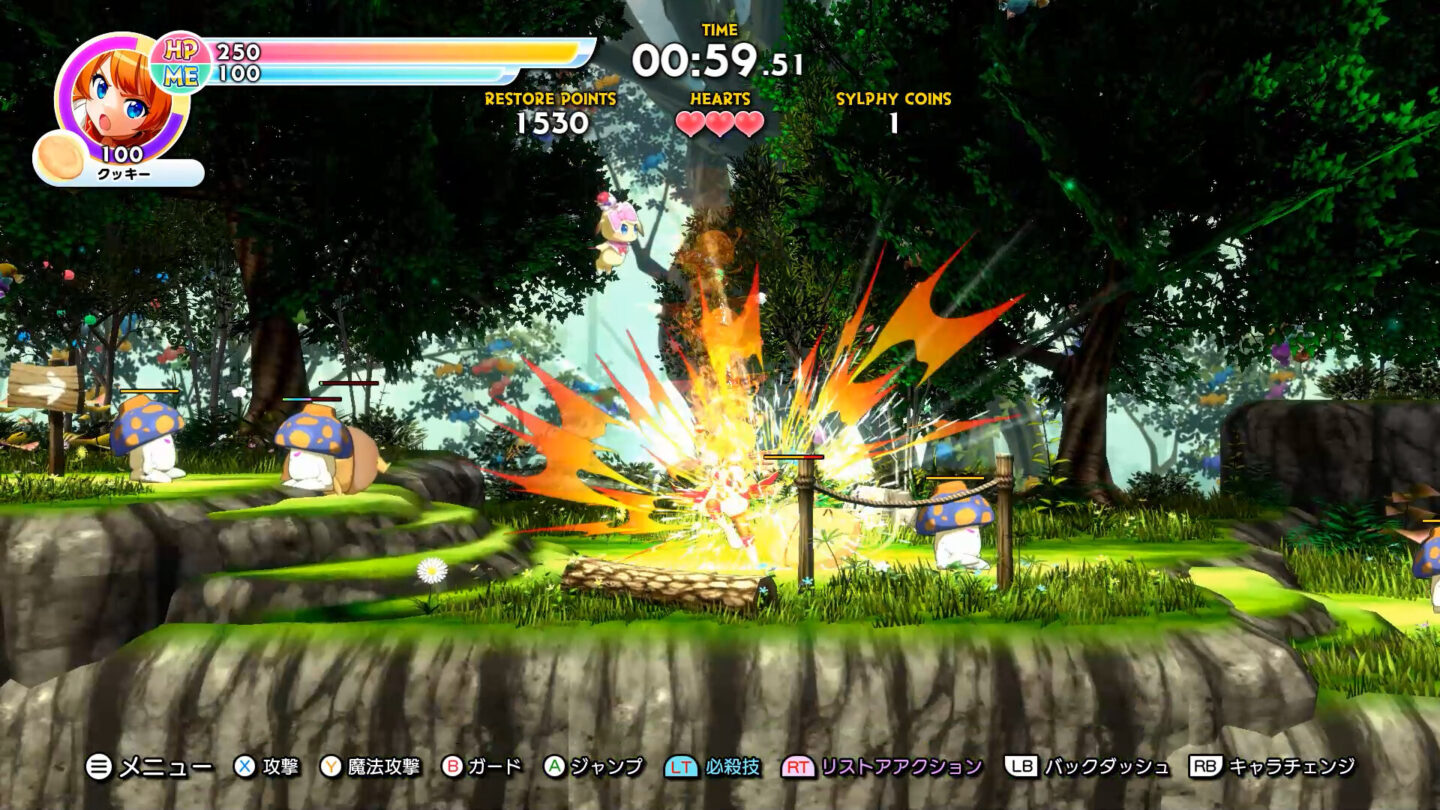Click the HP label badge on the status panel
The width and height of the screenshot is (1440, 810).
click(180, 50)
